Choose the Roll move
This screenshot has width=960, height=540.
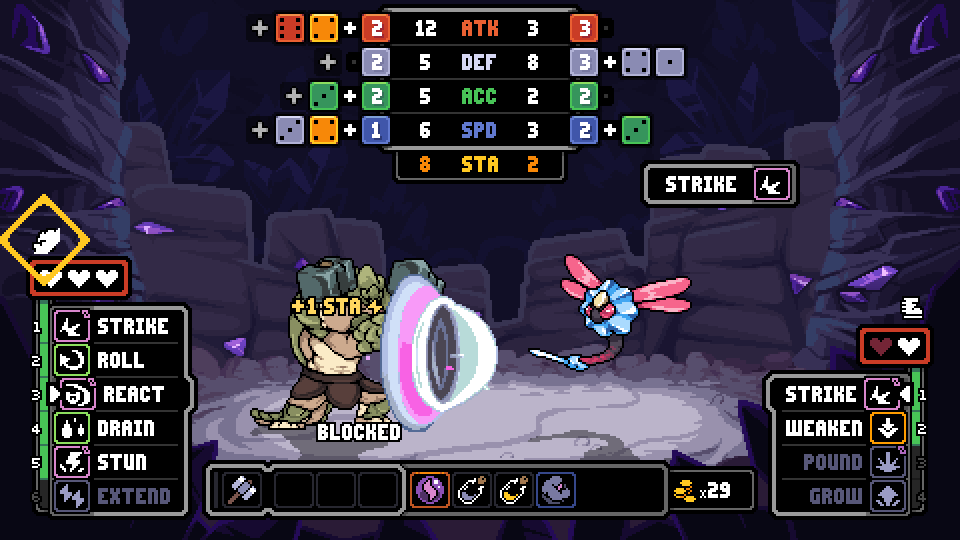click(118, 360)
